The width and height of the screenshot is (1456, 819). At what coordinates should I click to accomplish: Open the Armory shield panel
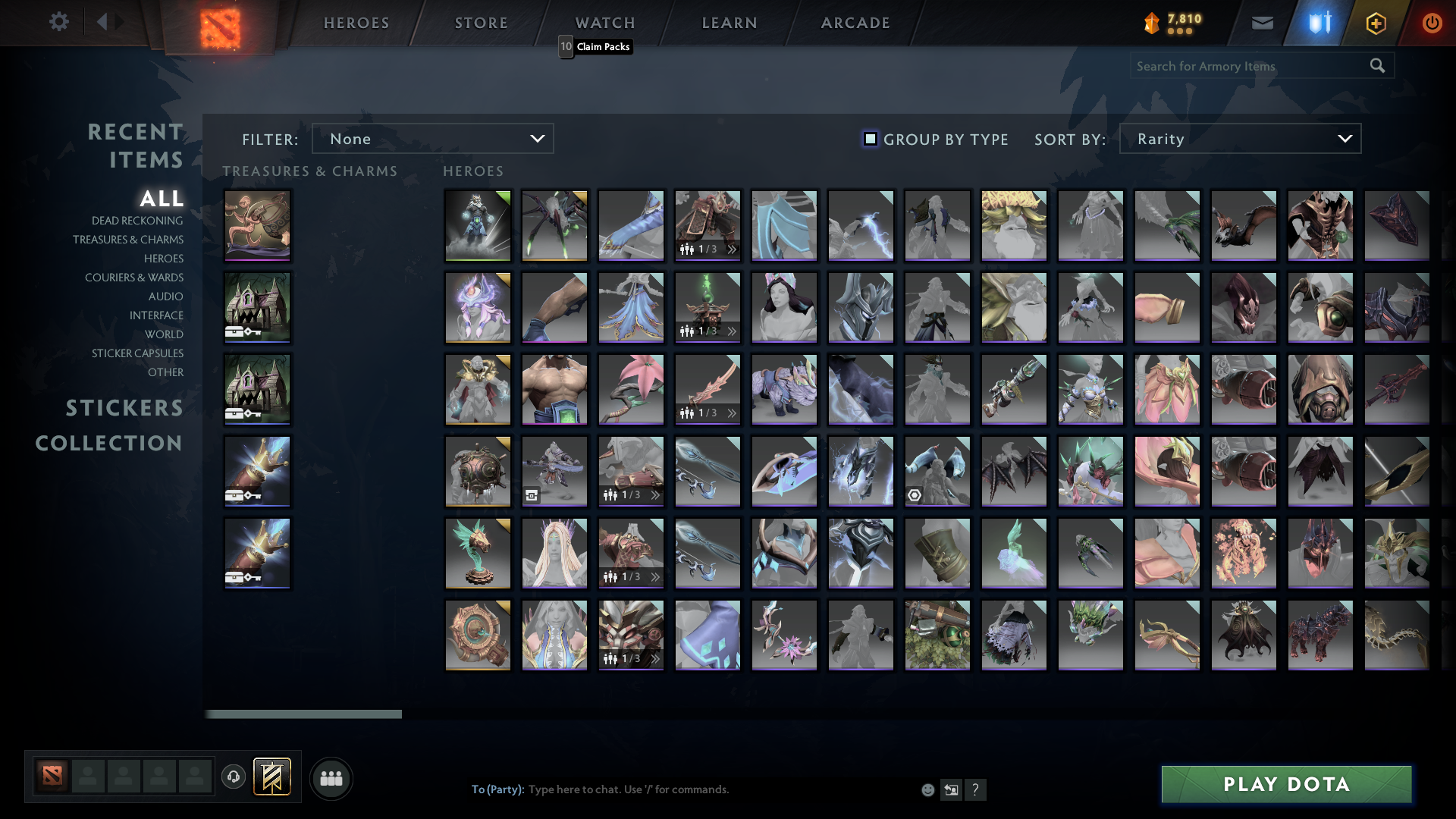tap(1319, 23)
